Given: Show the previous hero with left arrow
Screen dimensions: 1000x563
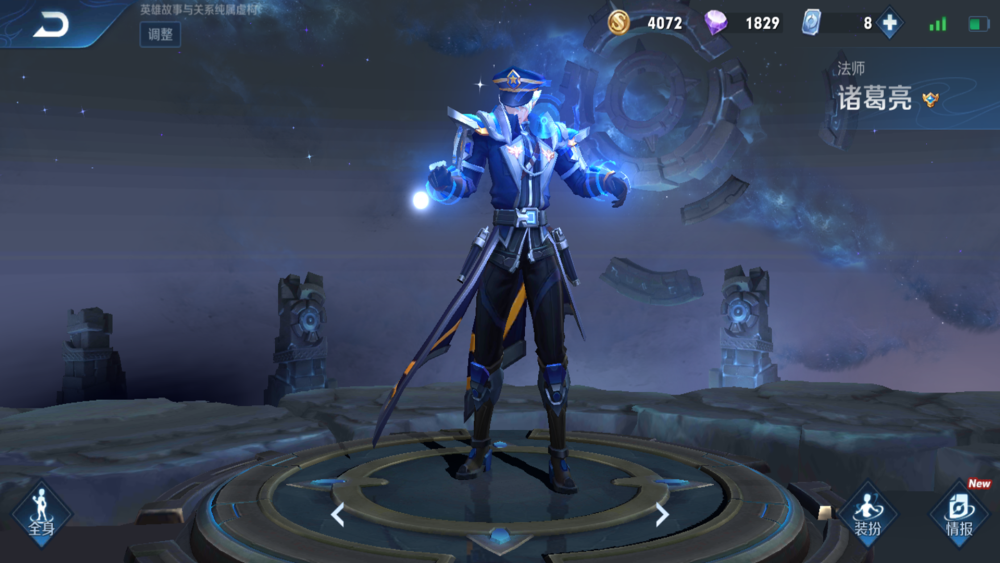Looking at the screenshot, I should tap(338, 515).
